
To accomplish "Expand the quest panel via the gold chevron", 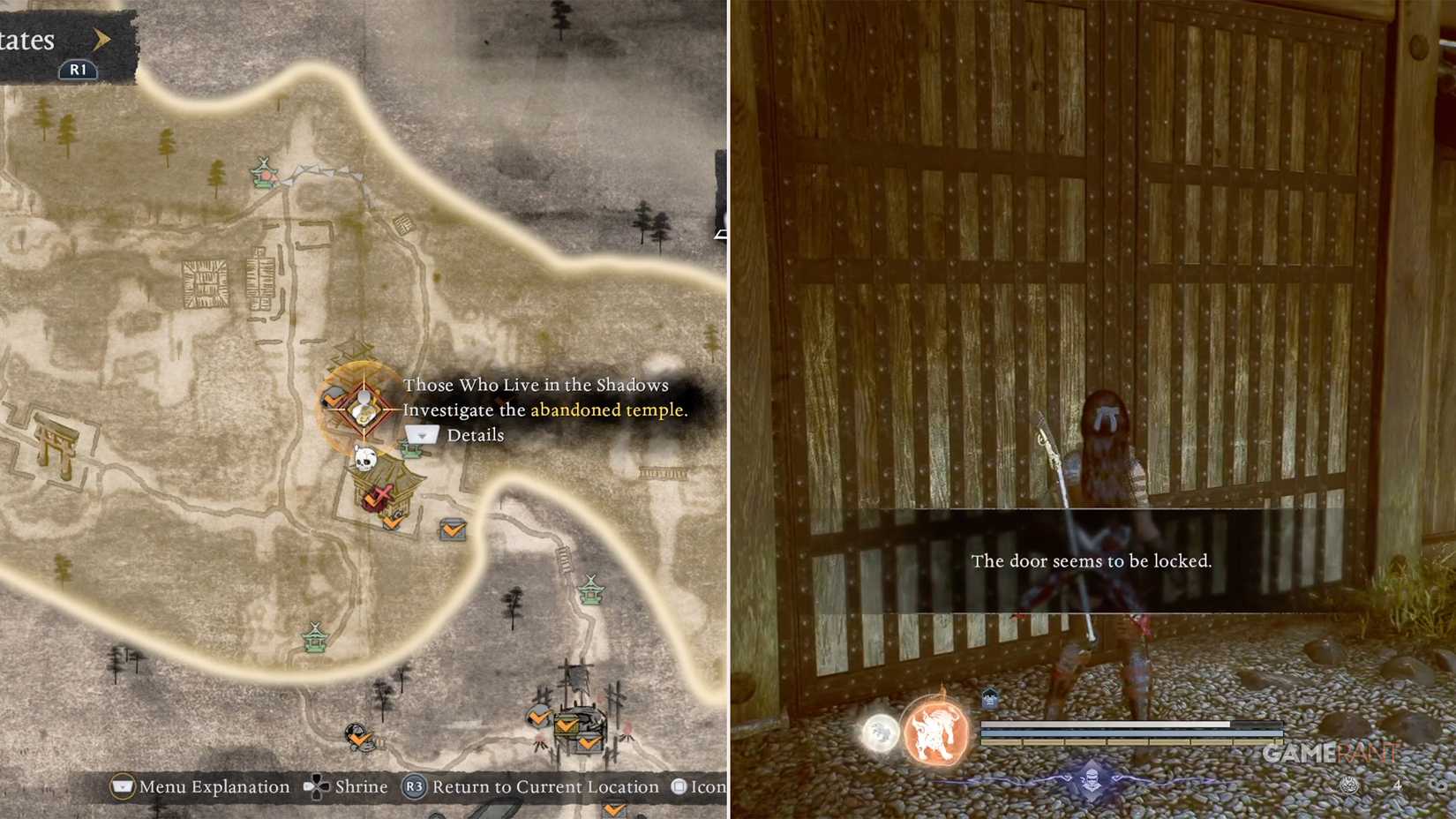I will pos(101,39).
